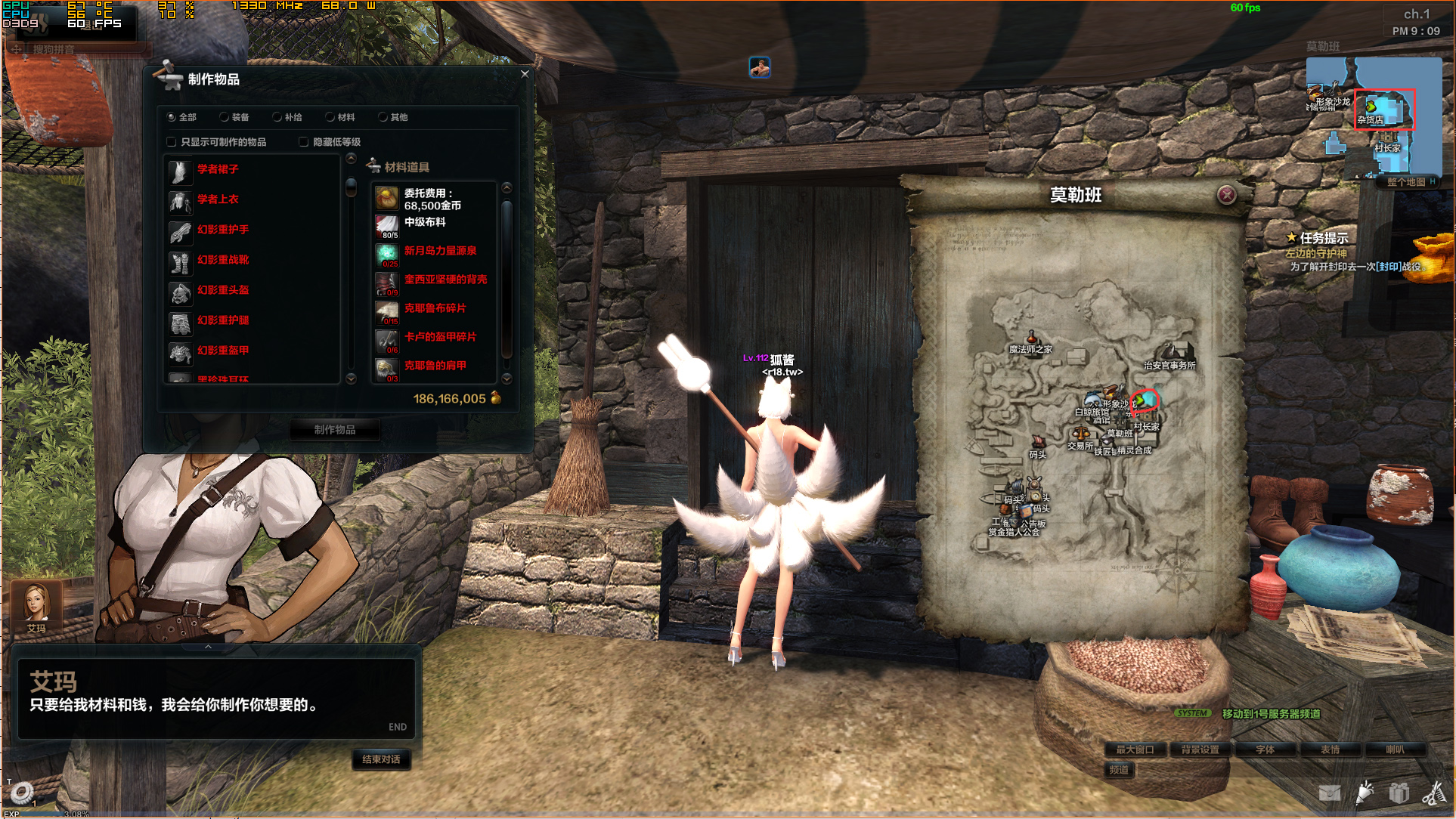Viewport: 1456px width, 819px height.
Task: Pick 幻影重盔甲 from the list
Action: pos(223,351)
